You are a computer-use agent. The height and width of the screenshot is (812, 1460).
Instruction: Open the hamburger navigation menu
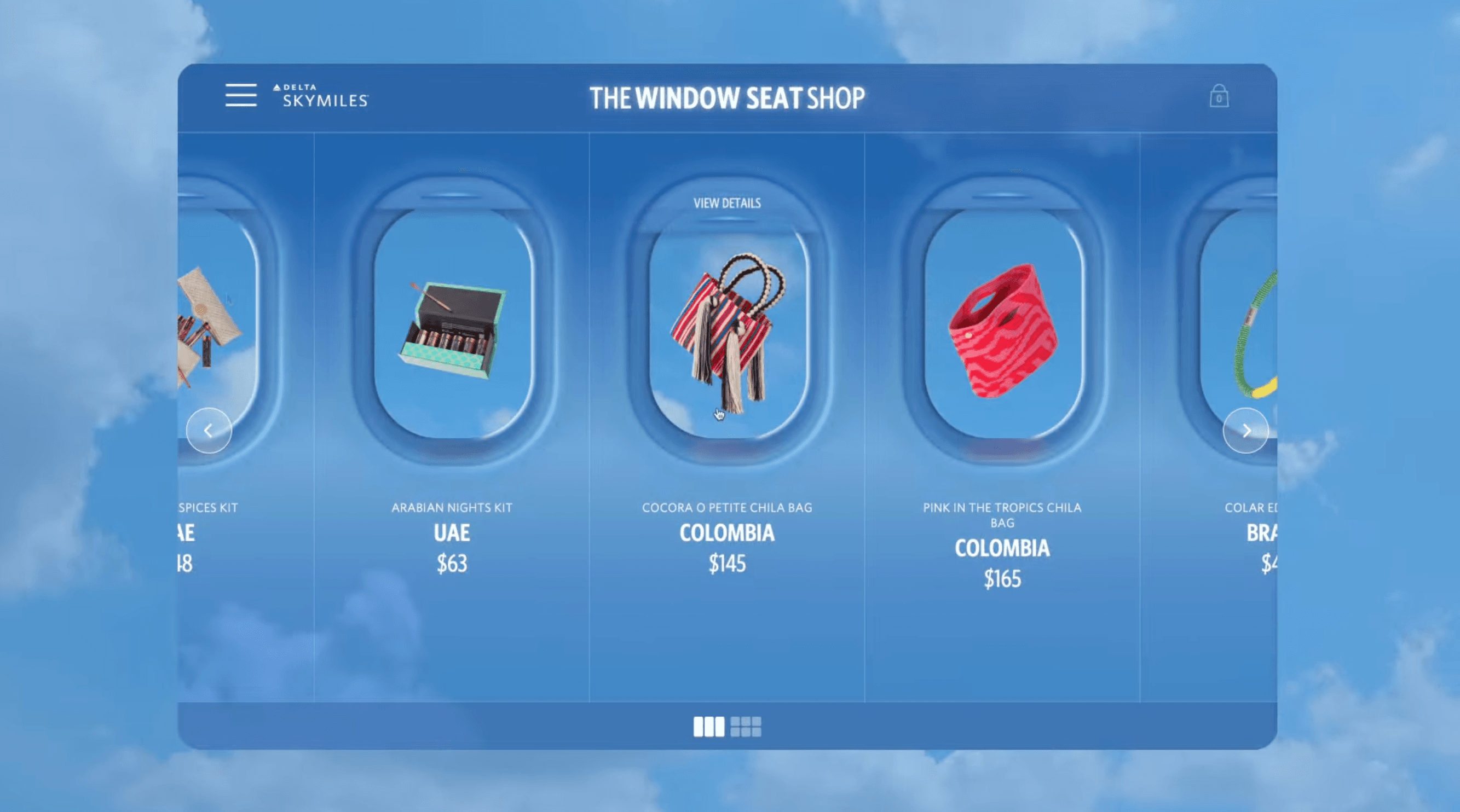click(x=241, y=96)
